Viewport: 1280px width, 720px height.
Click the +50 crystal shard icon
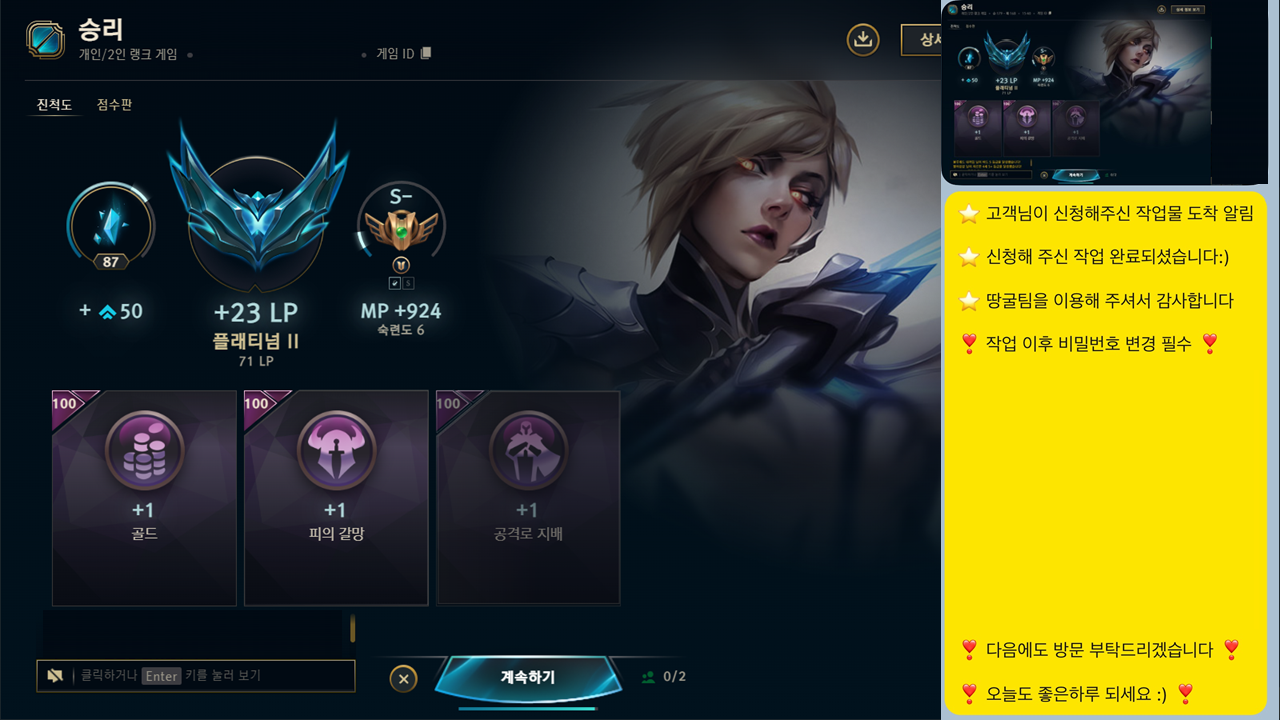click(108, 310)
